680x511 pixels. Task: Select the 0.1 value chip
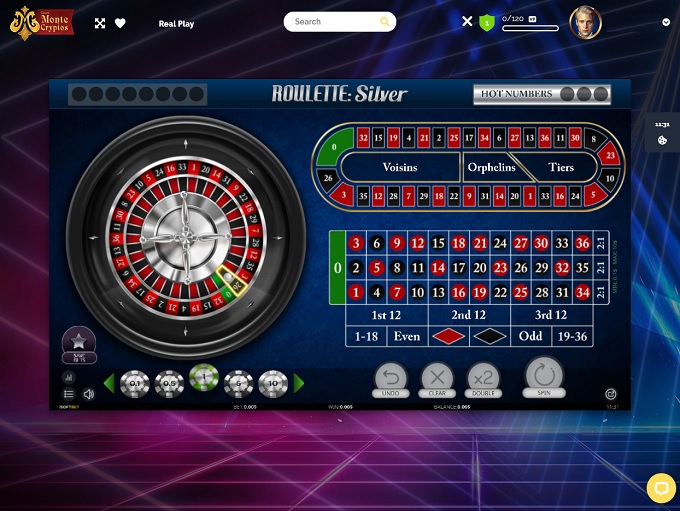click(135, 383)
